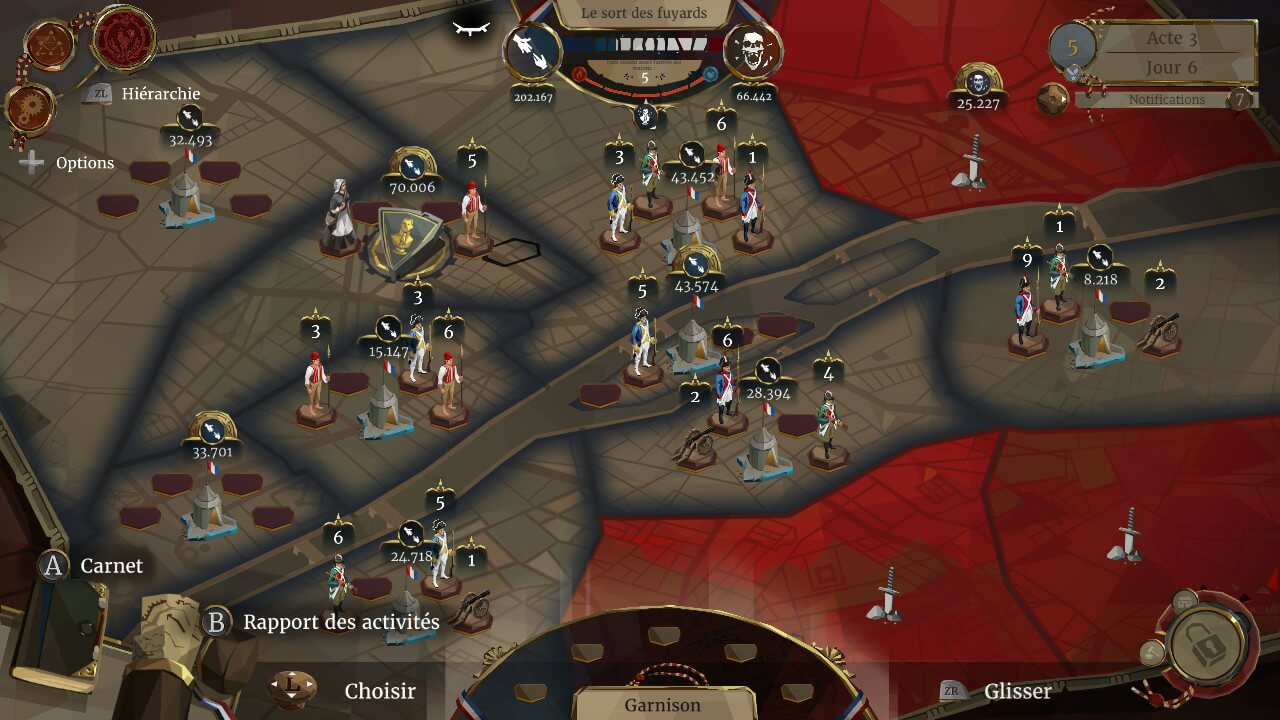Pick the district badge showing 33.701
The image size is (1280, 720).
pyautogui.click(x=211, y=431)
